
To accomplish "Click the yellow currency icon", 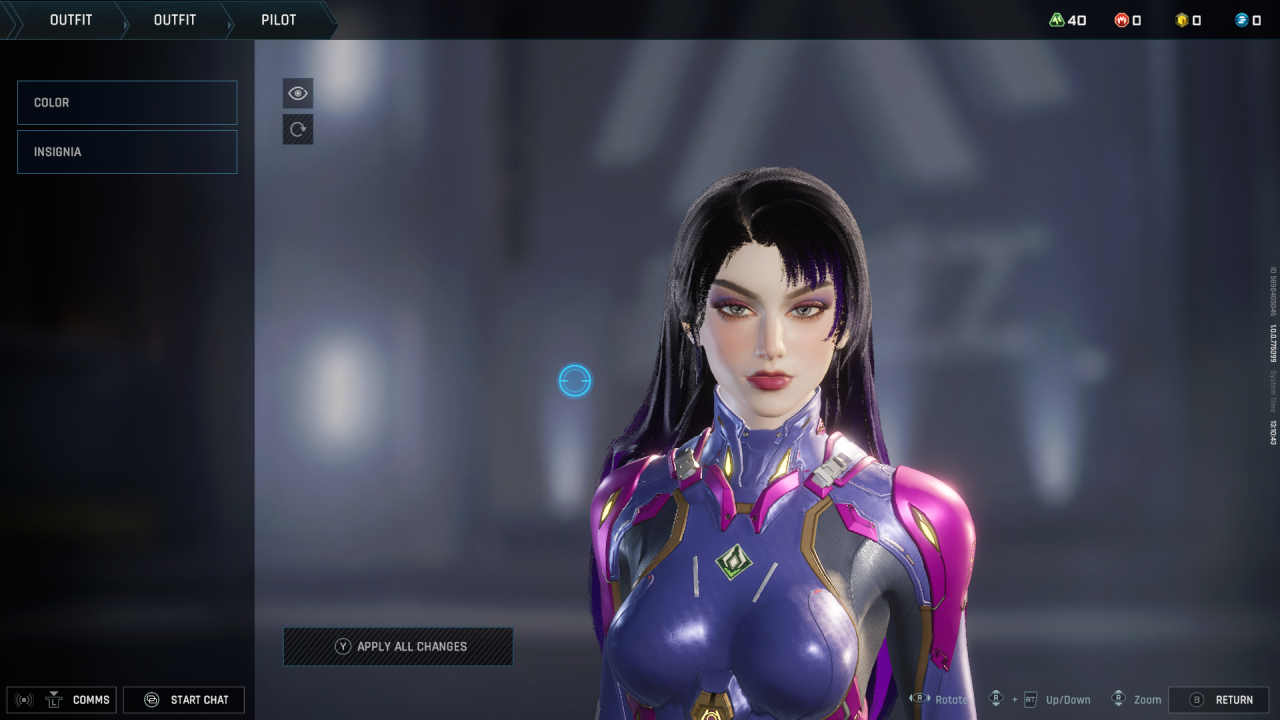I will coord(1182,20).
